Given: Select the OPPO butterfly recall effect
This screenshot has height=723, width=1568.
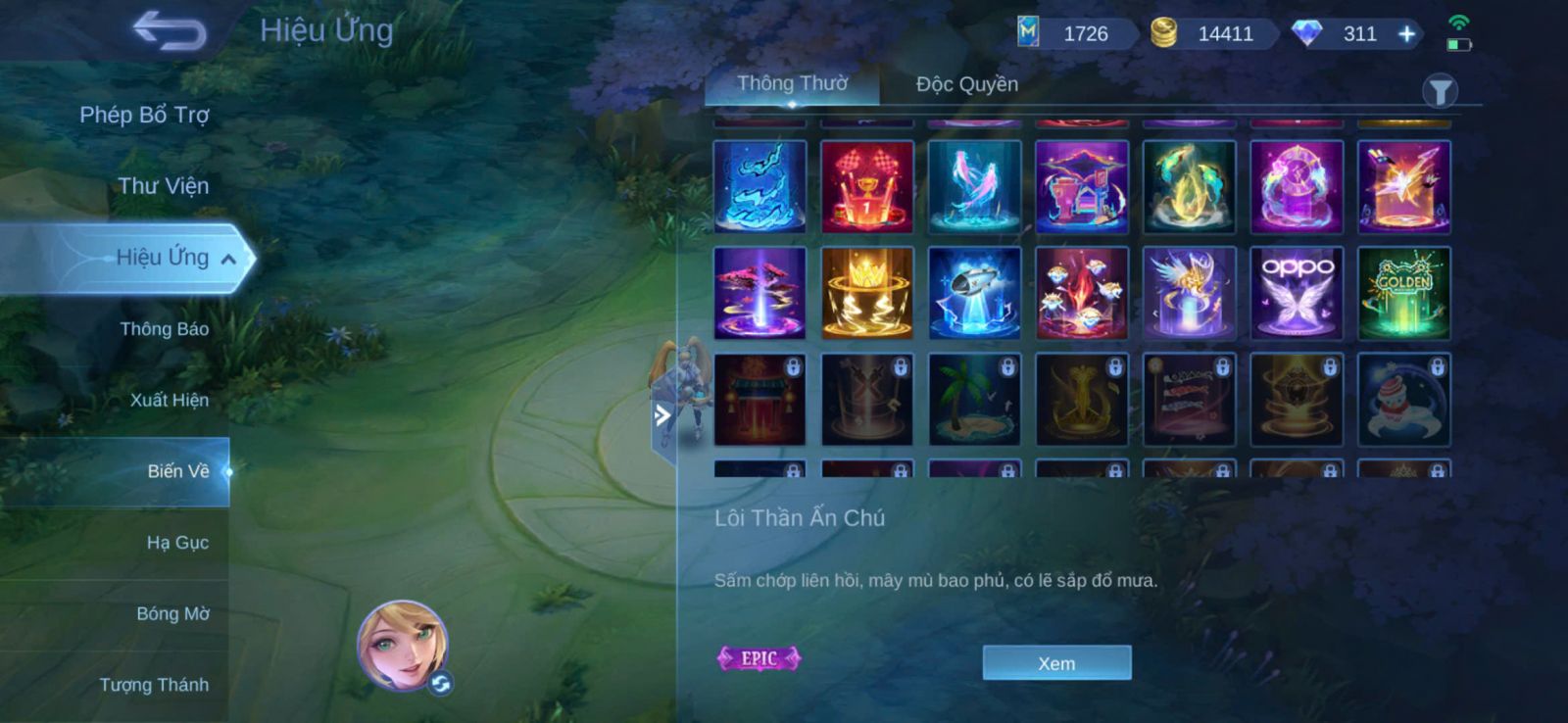Looking at the screenshot, I should [x=1297, y=293].
